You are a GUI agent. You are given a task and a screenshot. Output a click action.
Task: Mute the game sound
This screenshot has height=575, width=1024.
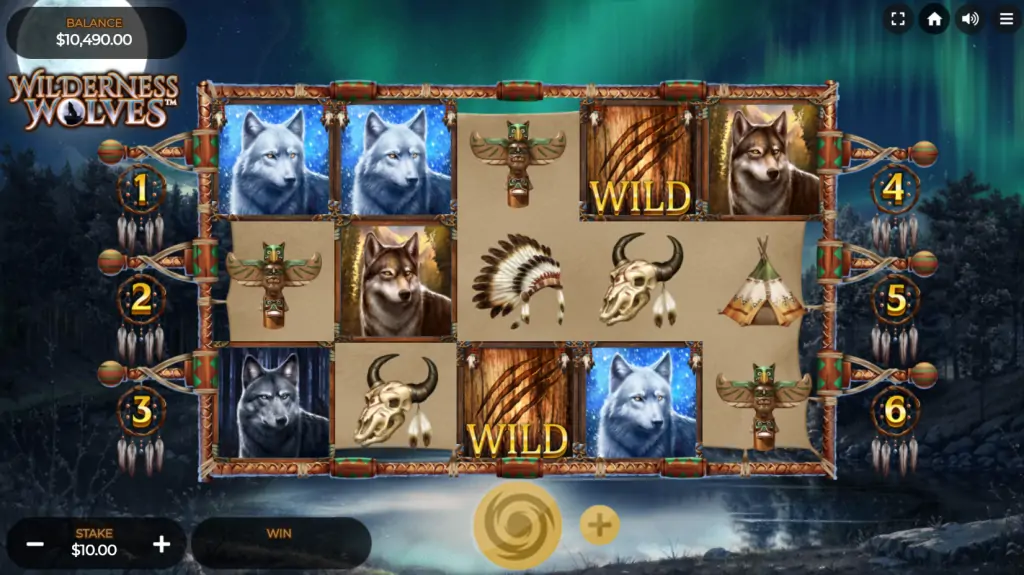click(969, 19)
